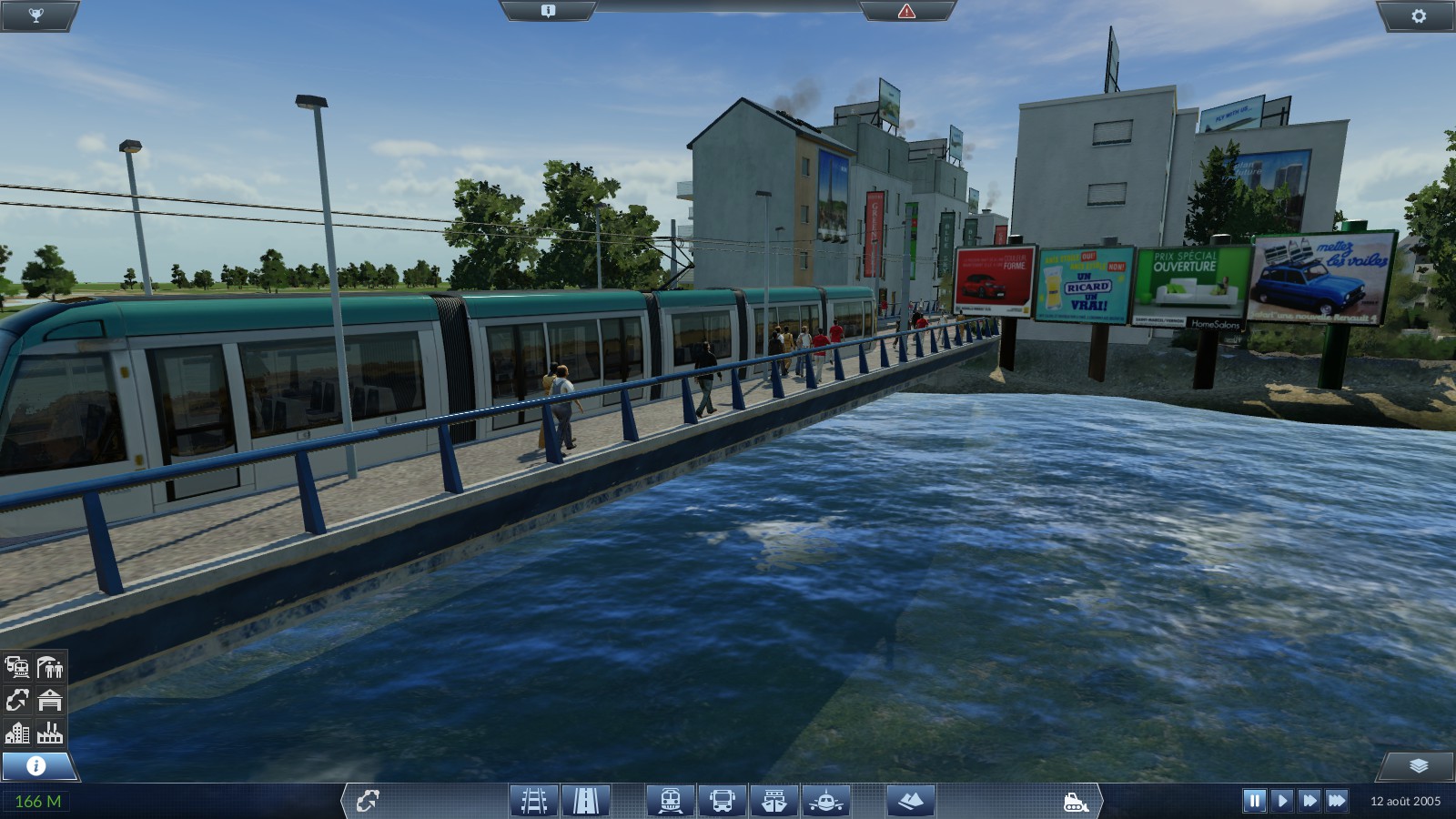Open the airplane and airport construction menu
1456x819 pixels.
[826, 801]
